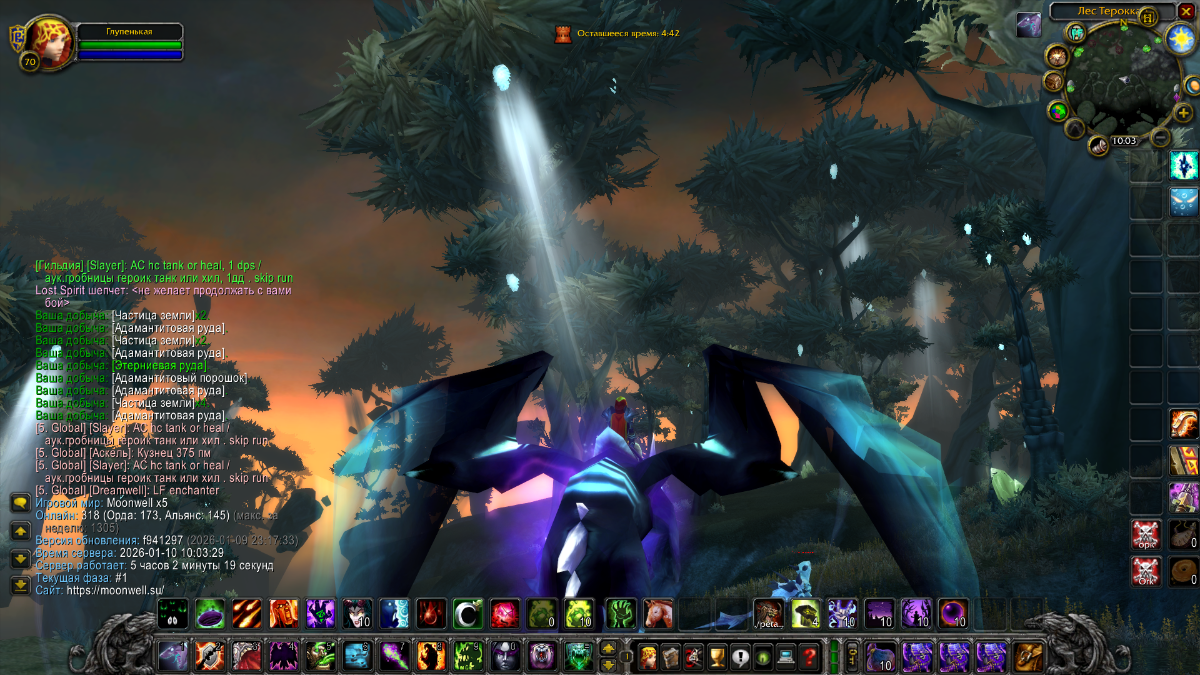Activate the white crescent moon ability
The height and width of the screenshot is (675, 1200).
pos(467,613)
